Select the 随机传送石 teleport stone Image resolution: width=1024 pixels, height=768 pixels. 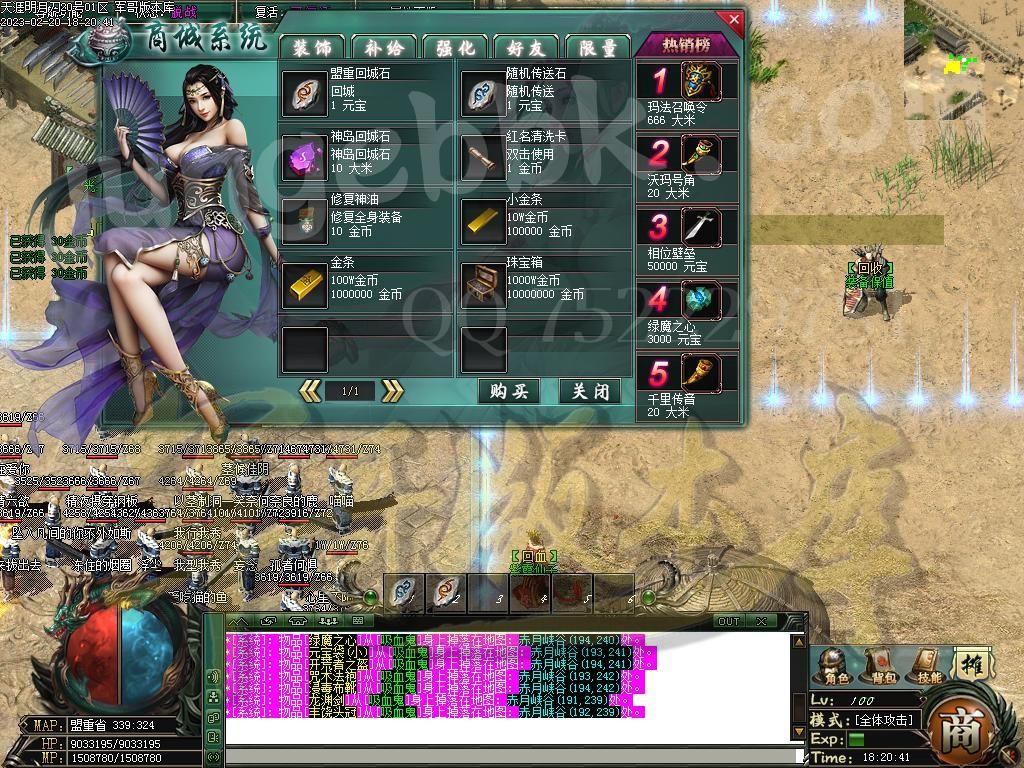pyautogui.click(x=483, y=93)
